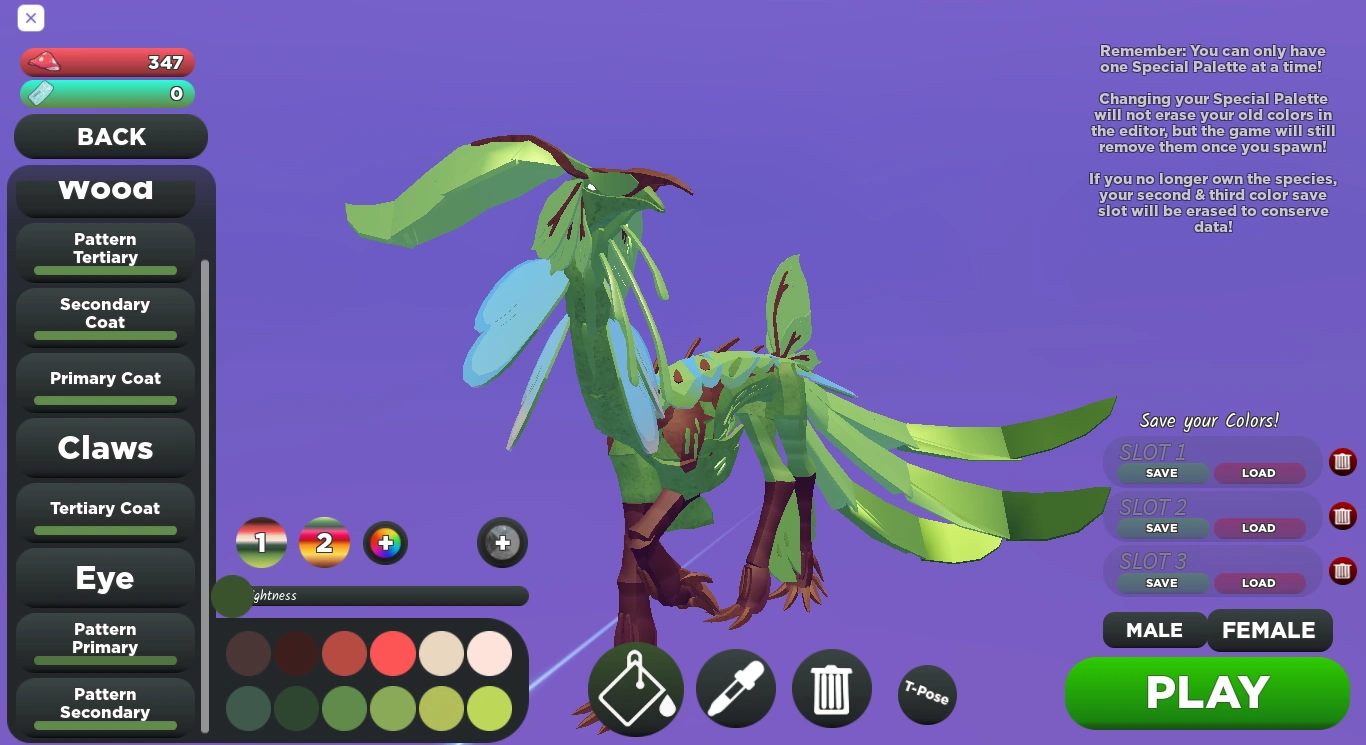Viewport: 1366px width, 745px height.
Task: Expand the Wood color section
Action: pyautogui.click(x=105, y=186)
